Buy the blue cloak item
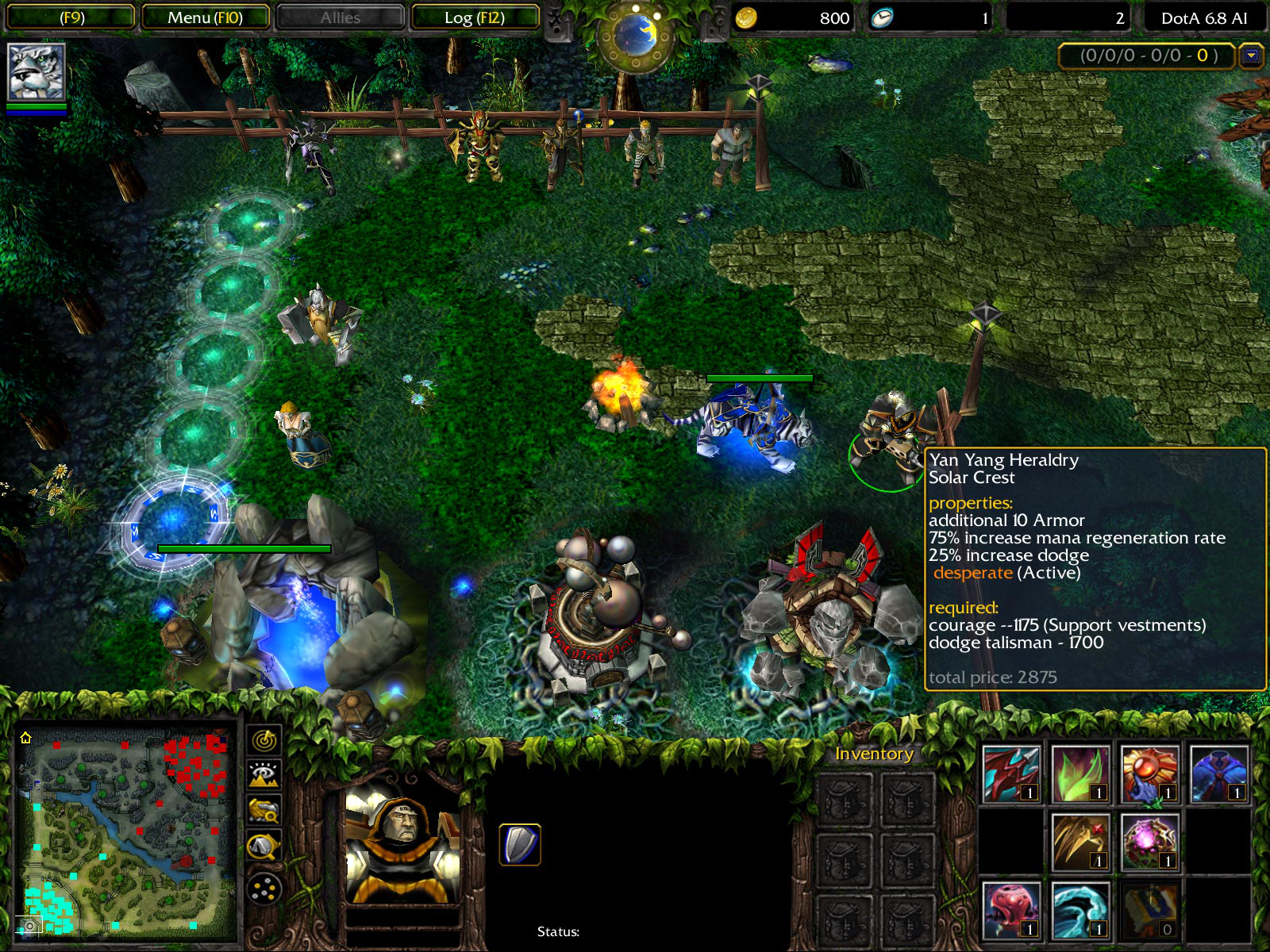 pyautogui.click(x=1218, y=774)
